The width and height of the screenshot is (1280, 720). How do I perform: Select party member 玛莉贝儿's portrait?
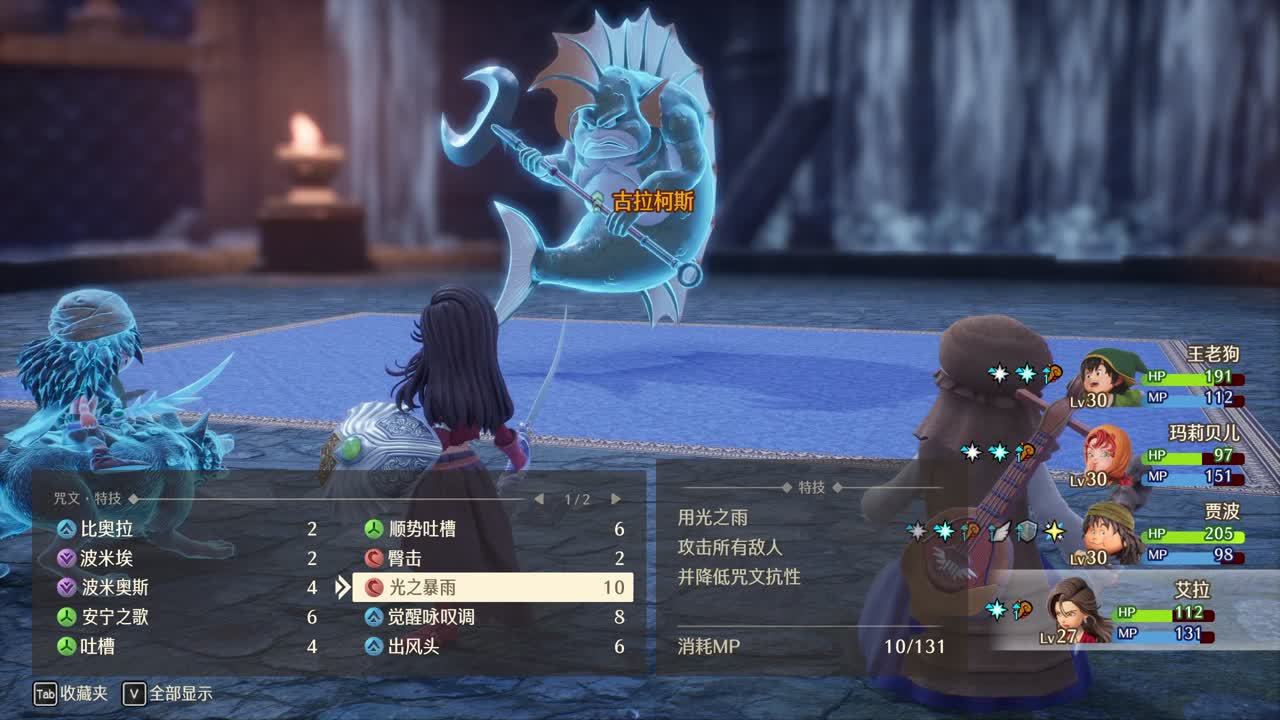tap(1108, 457)
